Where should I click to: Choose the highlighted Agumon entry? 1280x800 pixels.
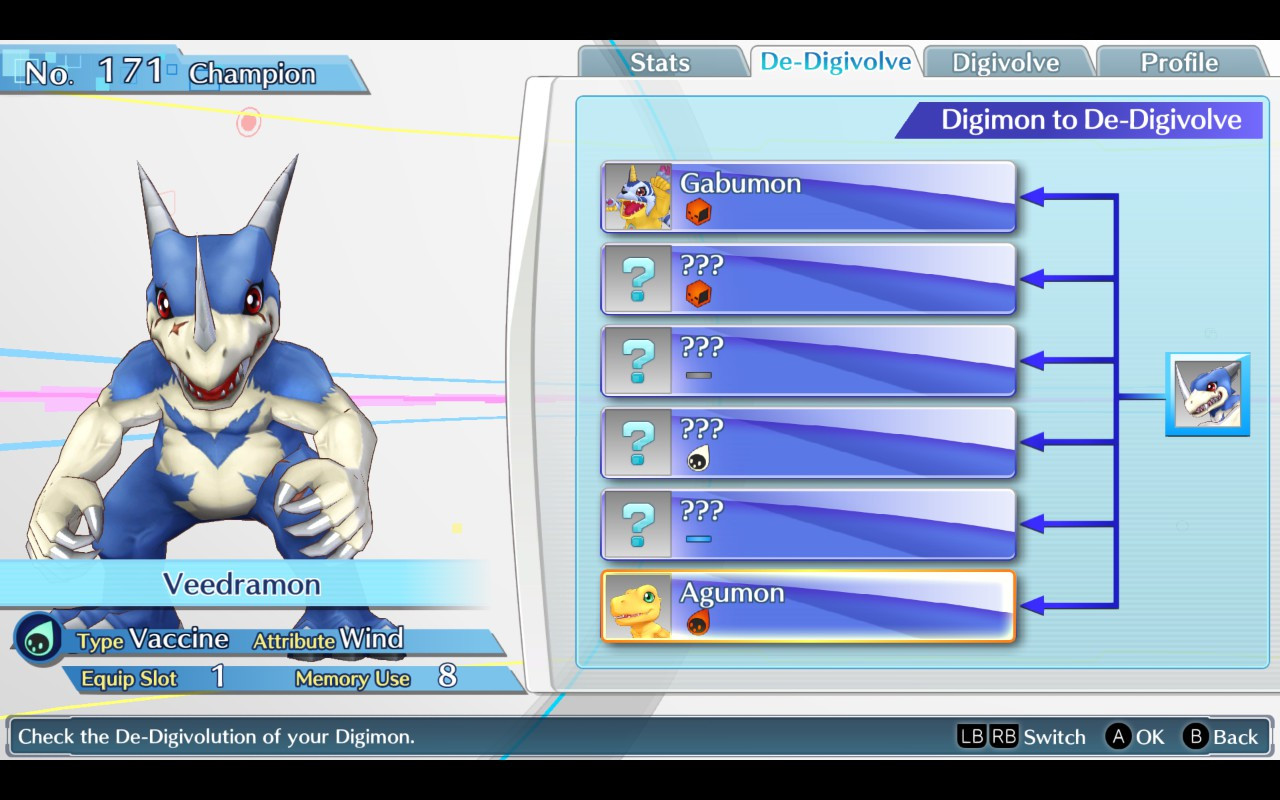click(808, 606)
